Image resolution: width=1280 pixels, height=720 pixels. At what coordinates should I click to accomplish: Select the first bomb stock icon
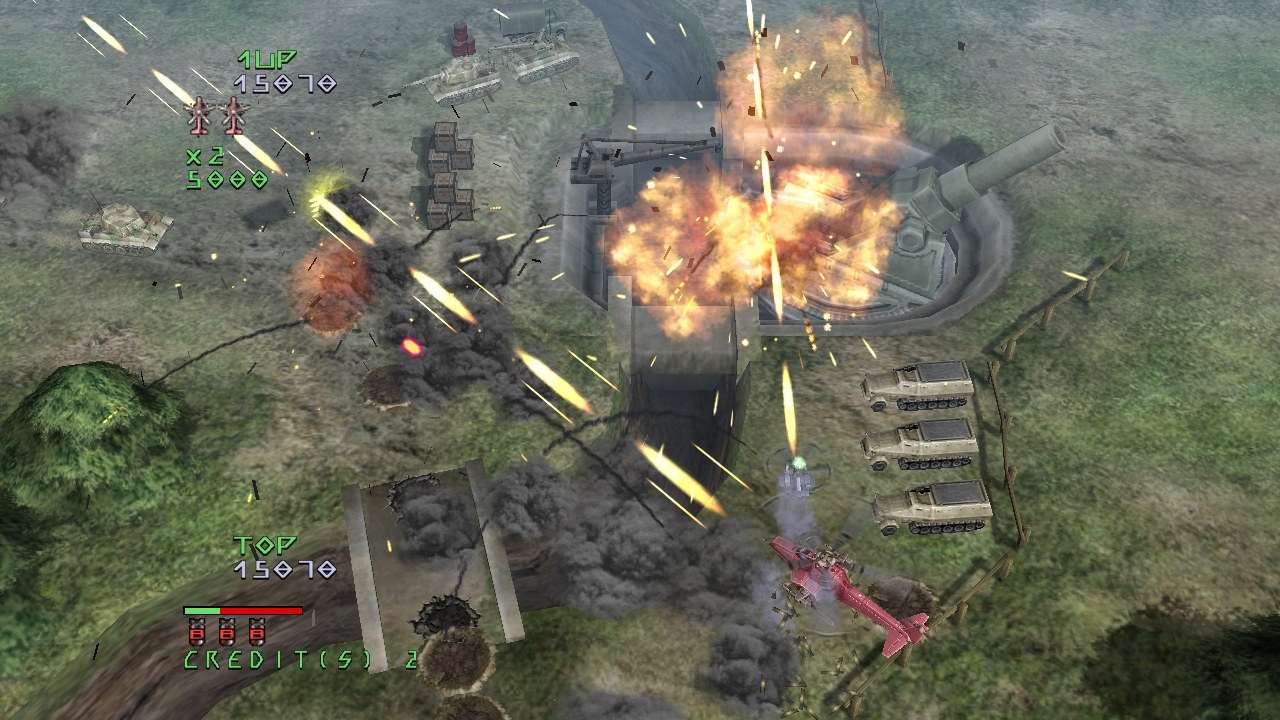tap(197, 632)
